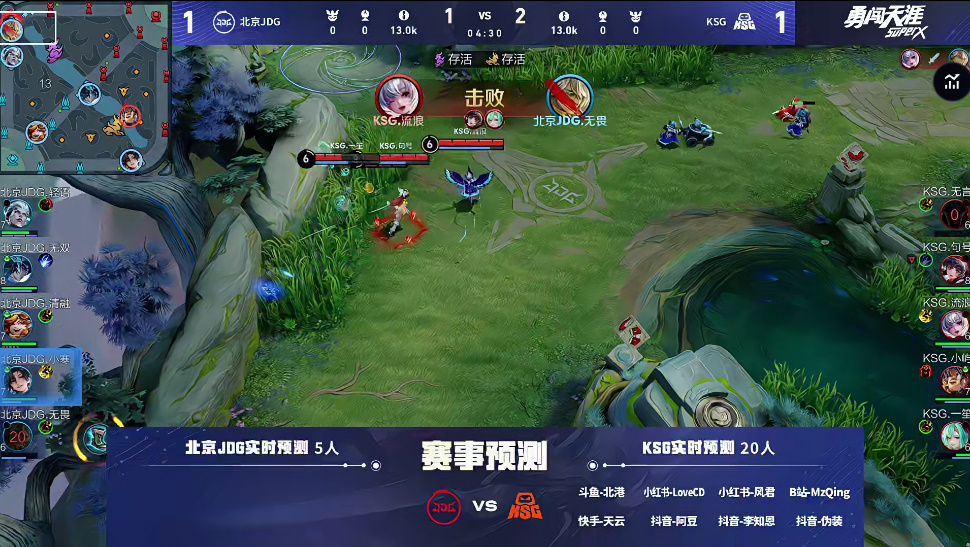Click the KSG team logo in prediction panel
The image size is (970, 547).
[525, 506]
